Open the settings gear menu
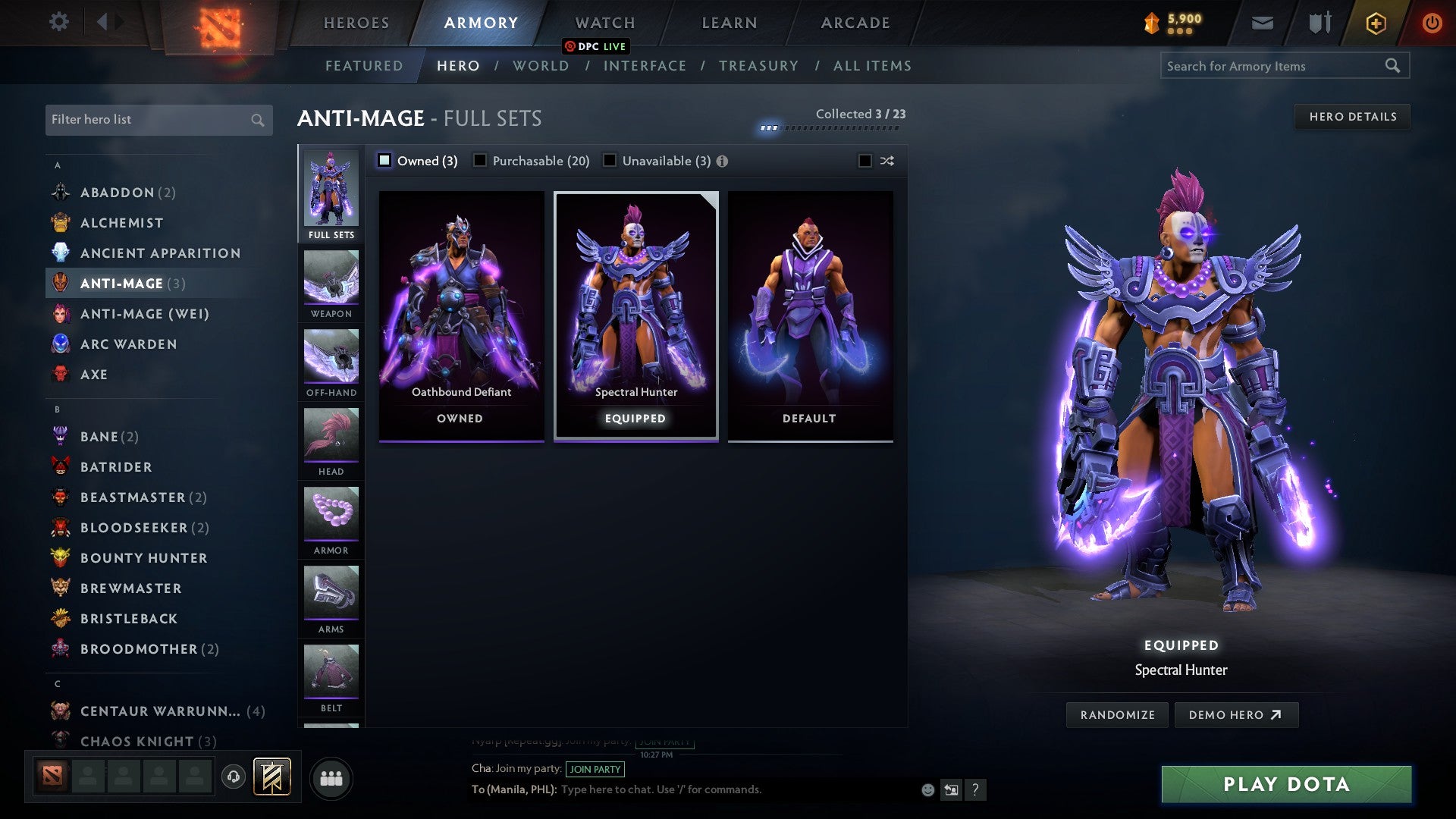 (x=58, y=22)
